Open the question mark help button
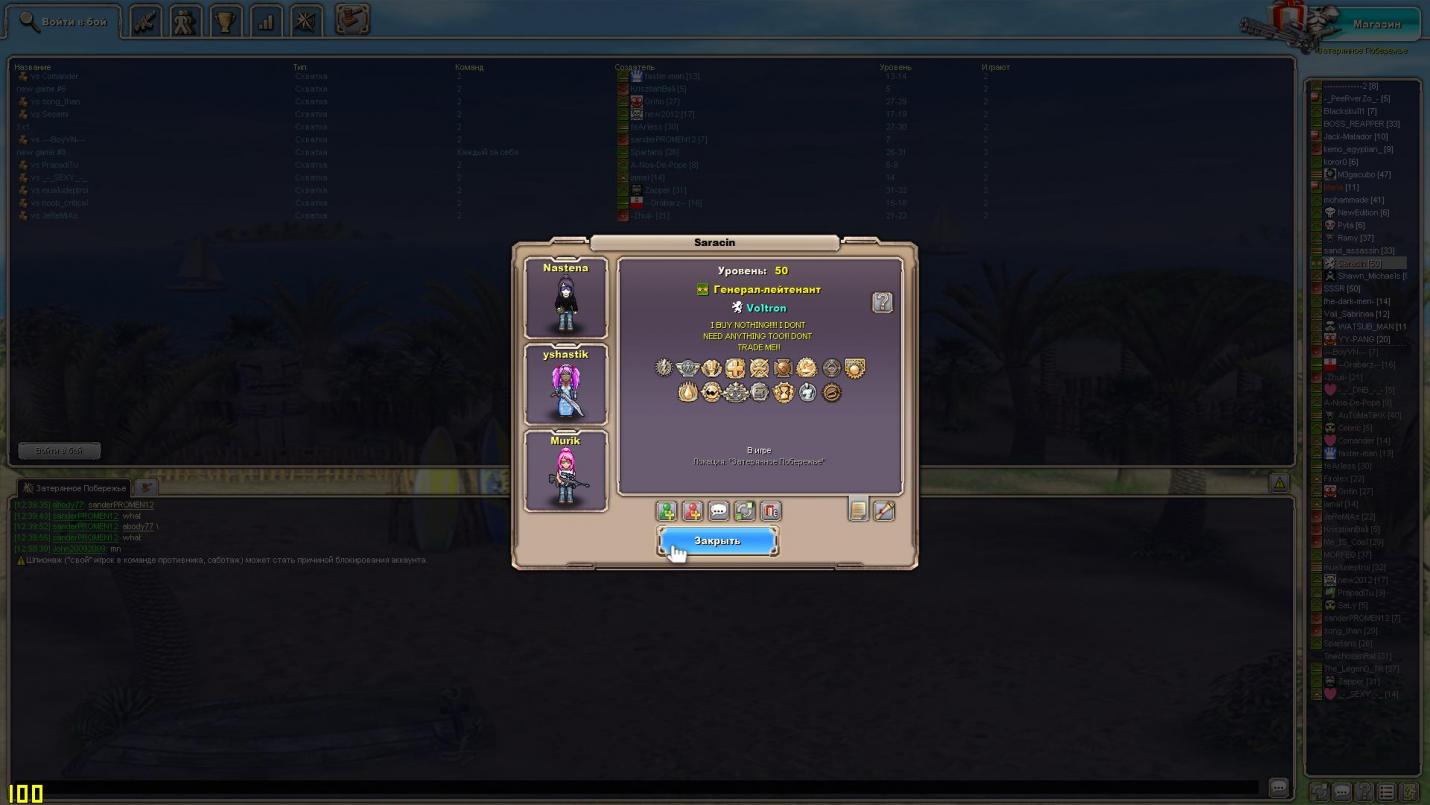 pos(882,302)
